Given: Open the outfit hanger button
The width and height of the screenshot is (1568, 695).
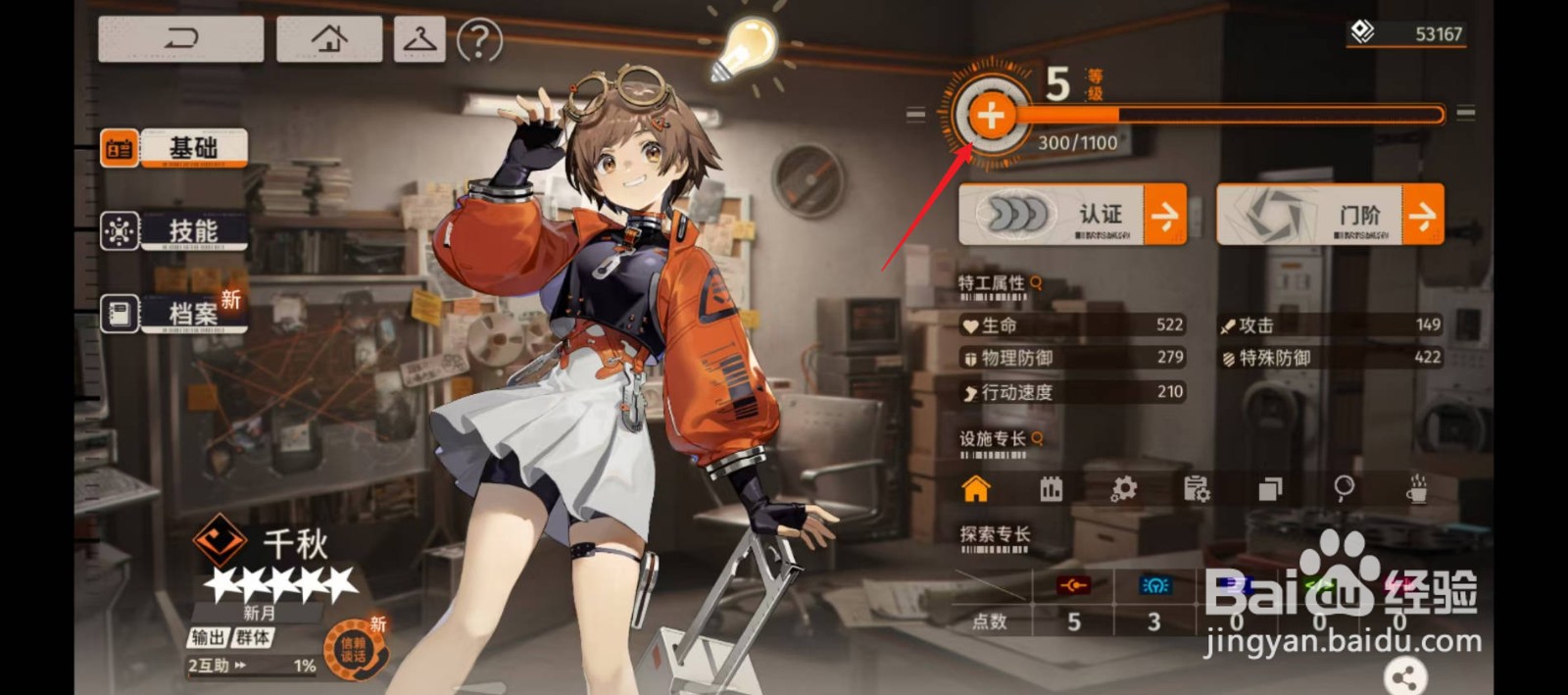Looking at the screenshot, I should click(419, 39).
